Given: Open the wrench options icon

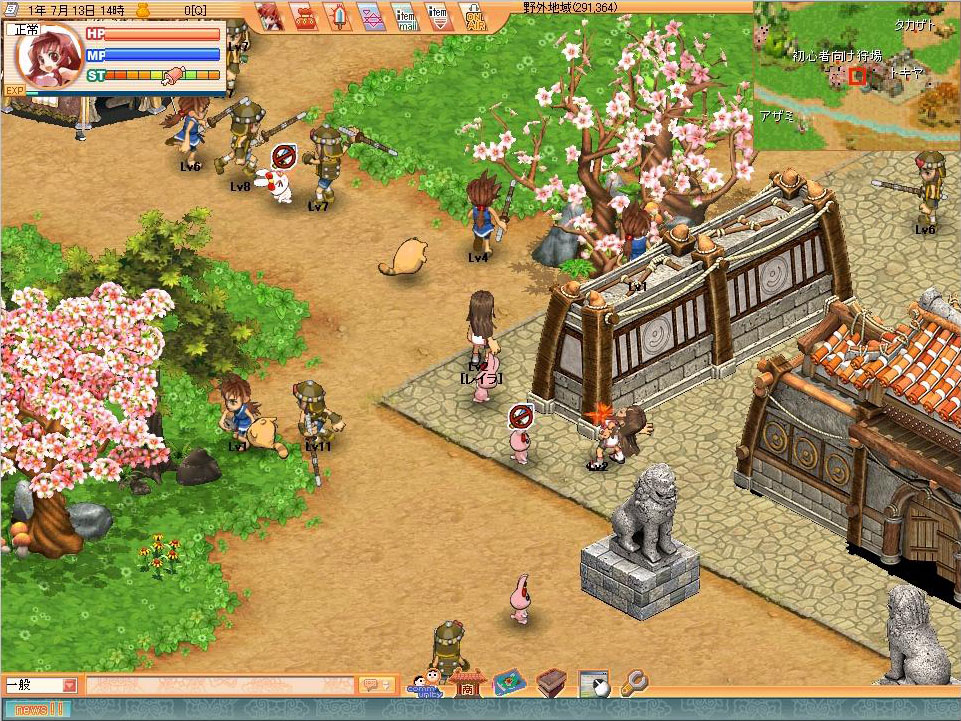Looking at the screenshot, I should pos(634,683).
